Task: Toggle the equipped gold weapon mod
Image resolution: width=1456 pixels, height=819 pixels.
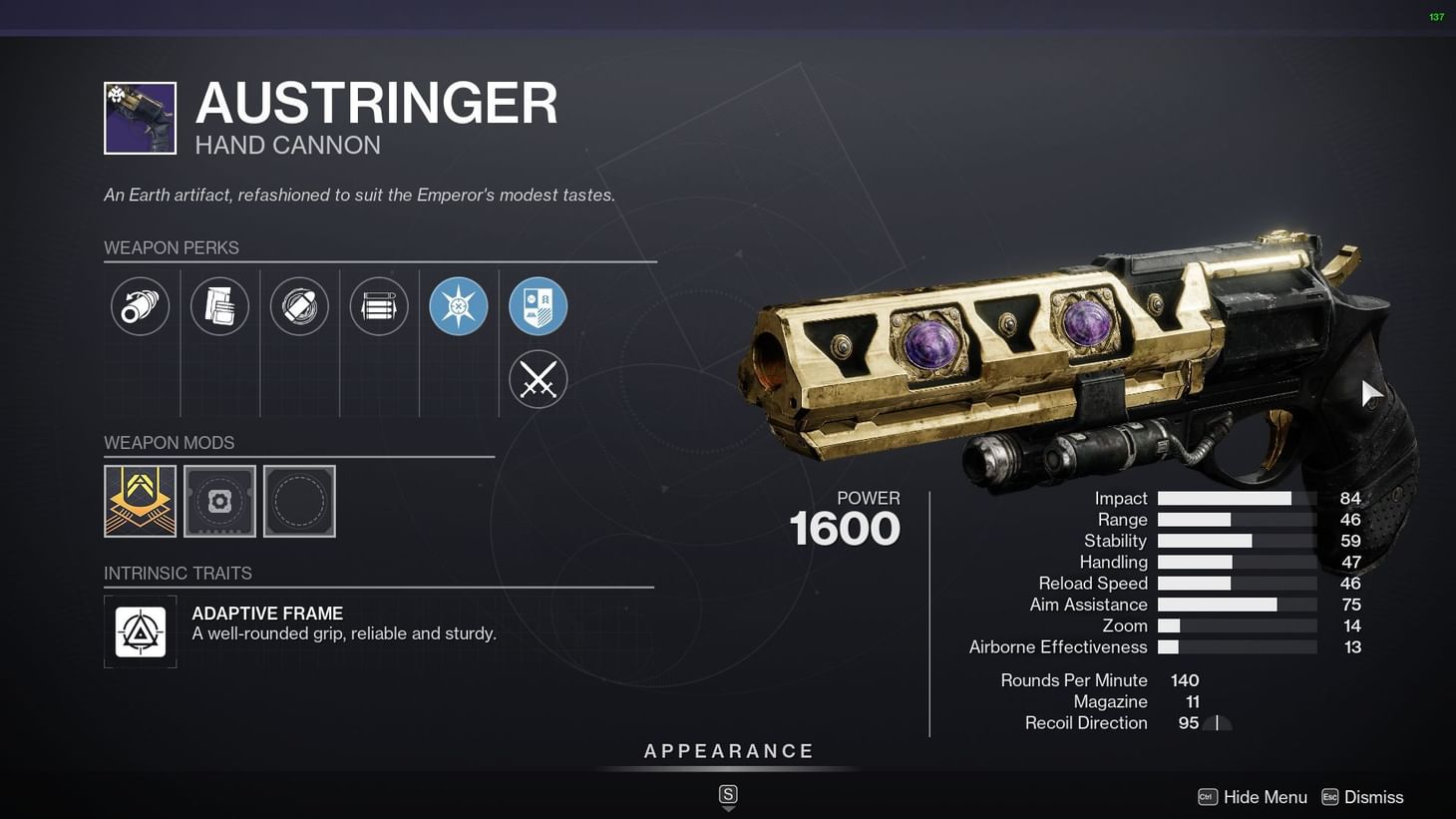Action: click(140, 501)
